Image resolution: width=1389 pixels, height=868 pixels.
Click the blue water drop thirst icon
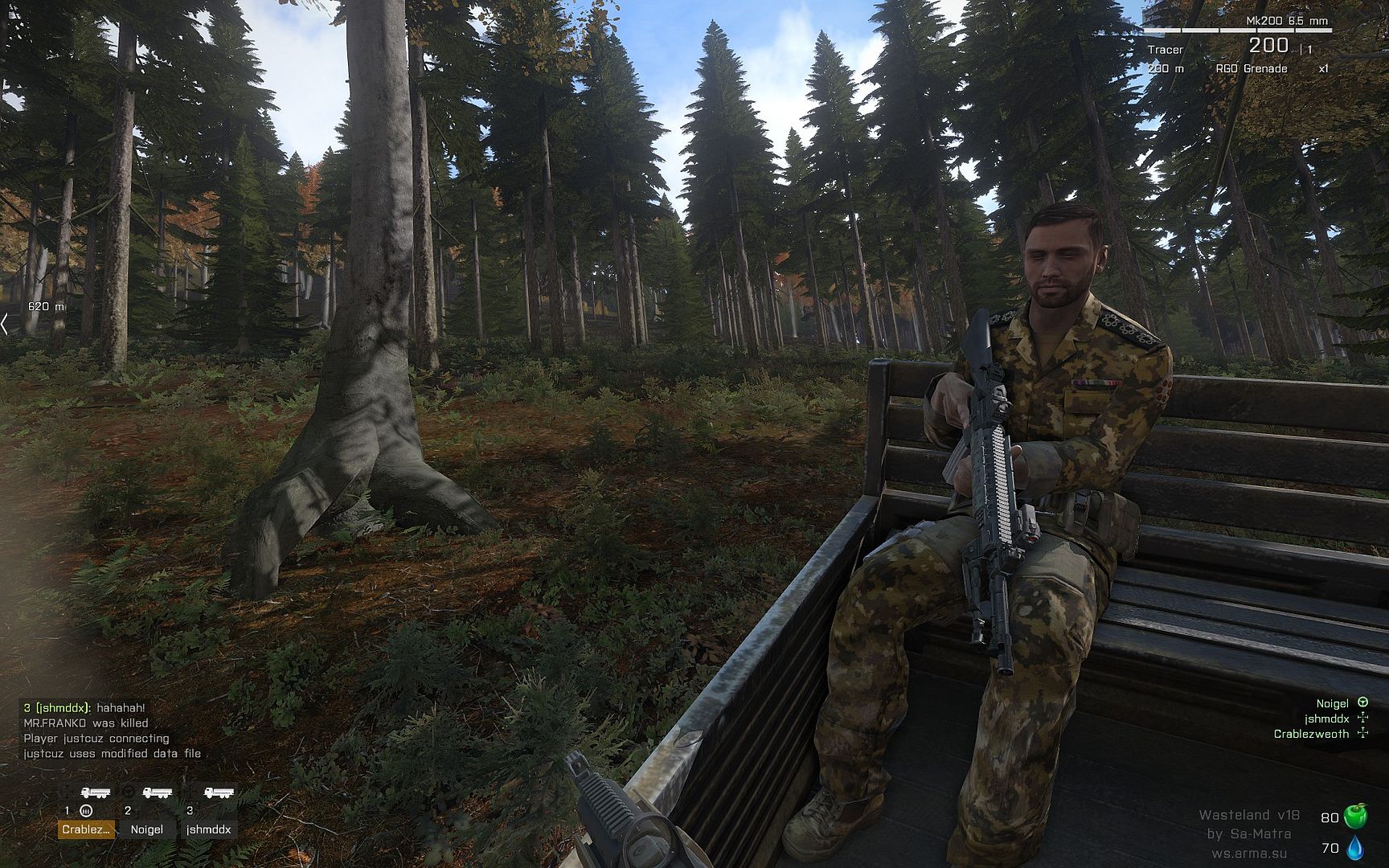pos(1355,847)
